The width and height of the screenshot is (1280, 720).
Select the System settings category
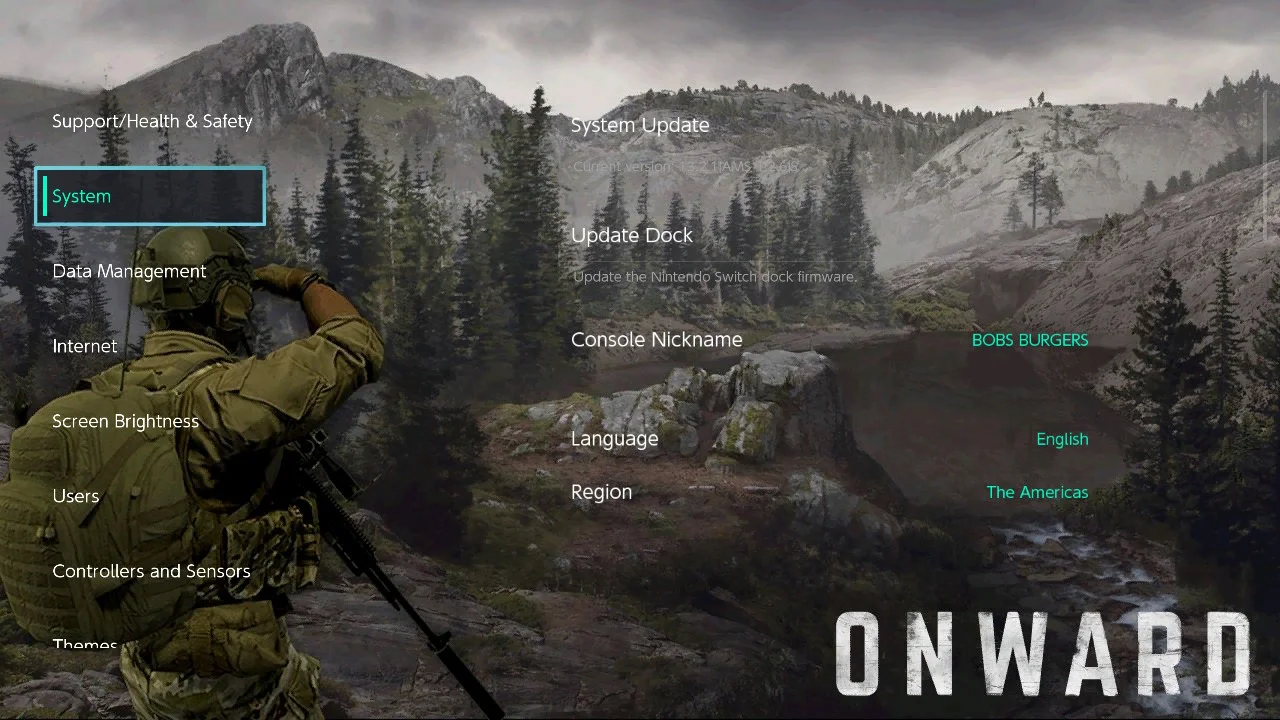click(150, 196)
